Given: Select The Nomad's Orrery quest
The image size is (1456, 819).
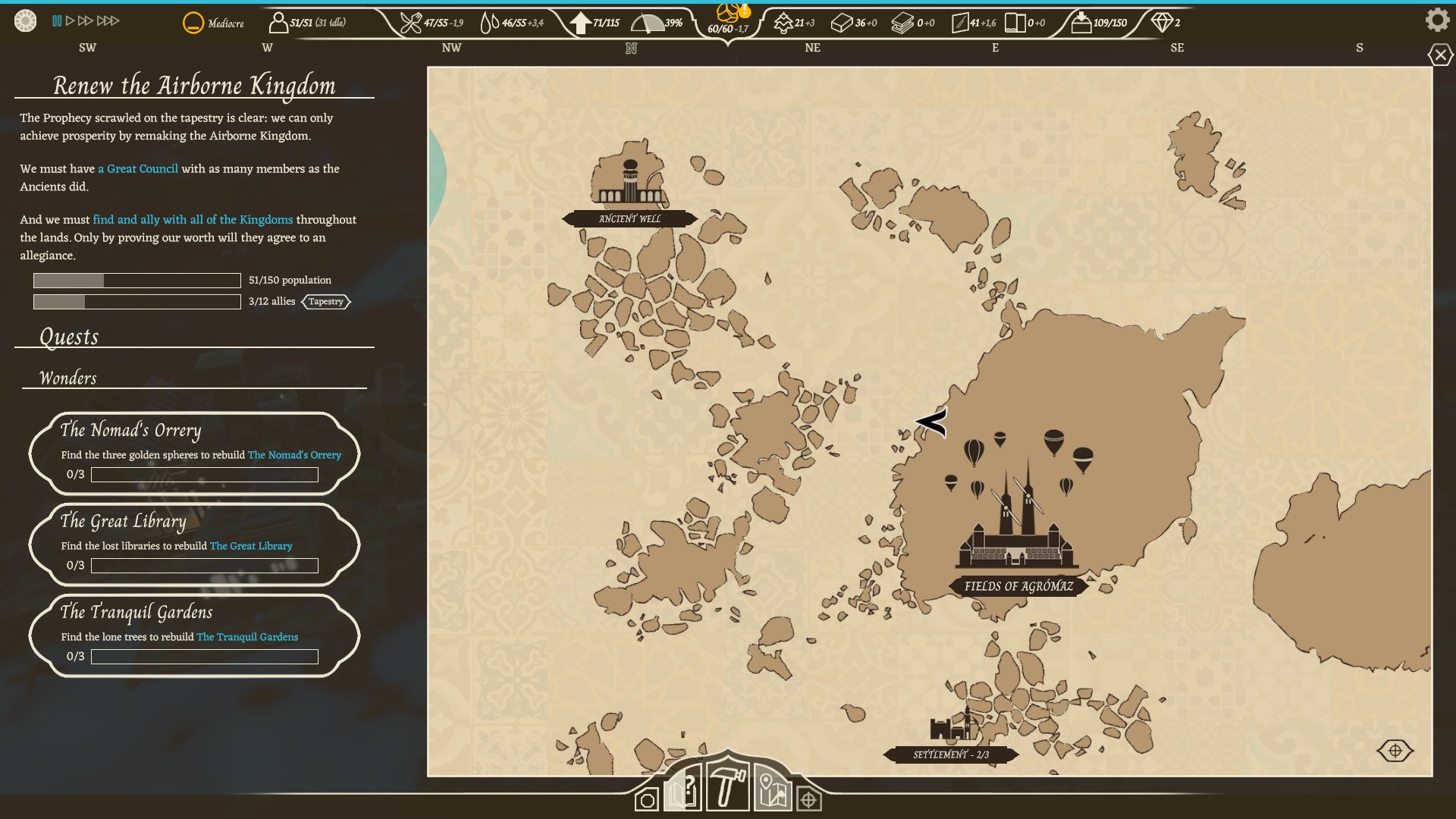Looking at the screenshot, I should click(x=194, y=453).
